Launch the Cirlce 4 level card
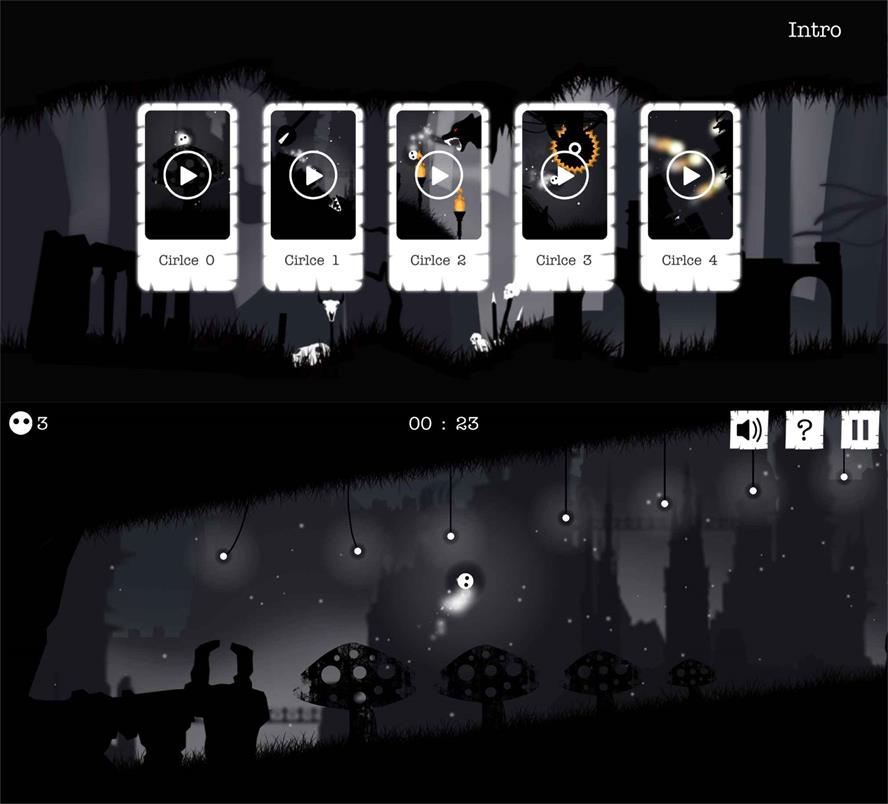Screen dimensions: 888x804 [691, 176]
